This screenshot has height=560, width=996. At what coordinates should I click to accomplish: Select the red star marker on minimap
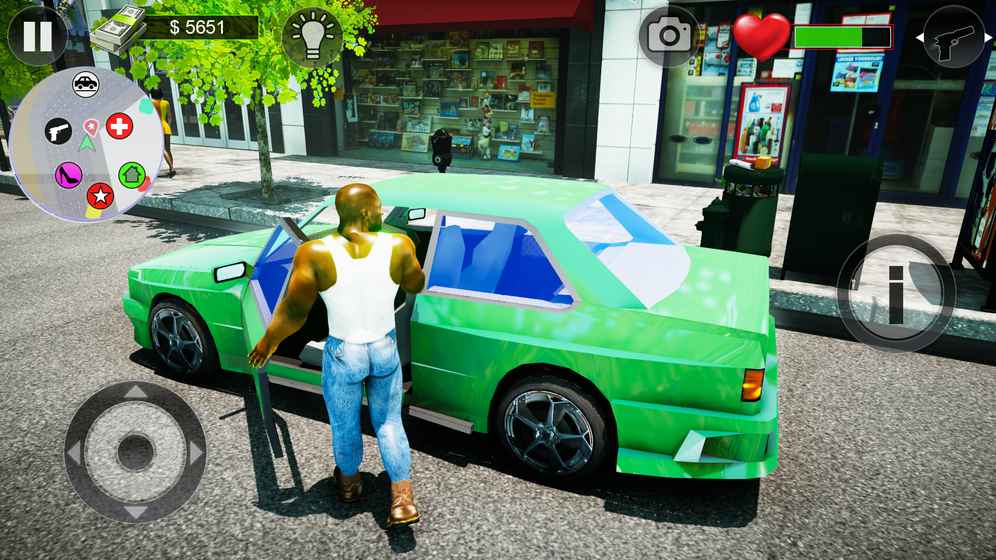click(x=100, y=195)
